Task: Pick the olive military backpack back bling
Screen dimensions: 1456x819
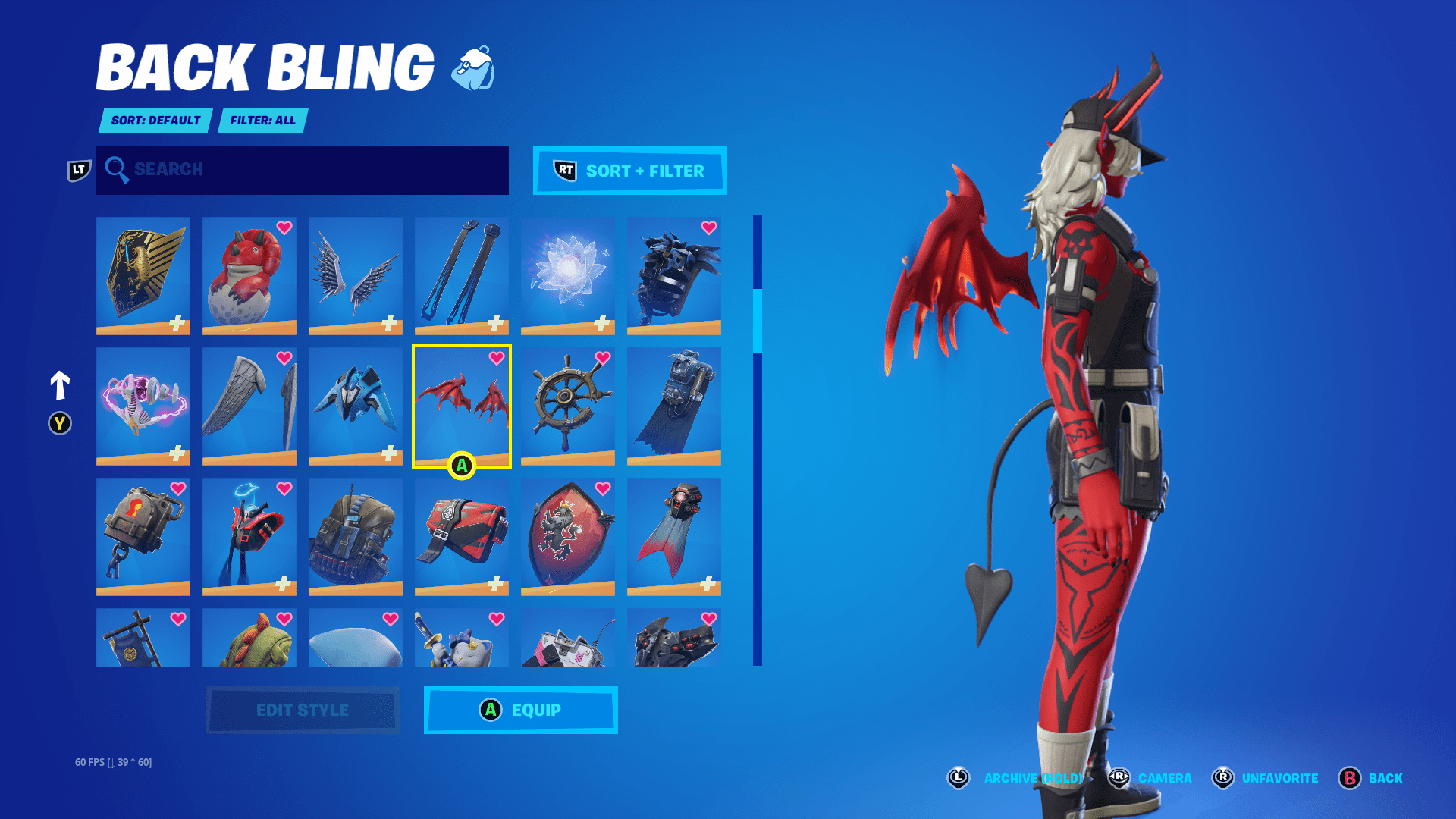Action: (x=356, y=536)
